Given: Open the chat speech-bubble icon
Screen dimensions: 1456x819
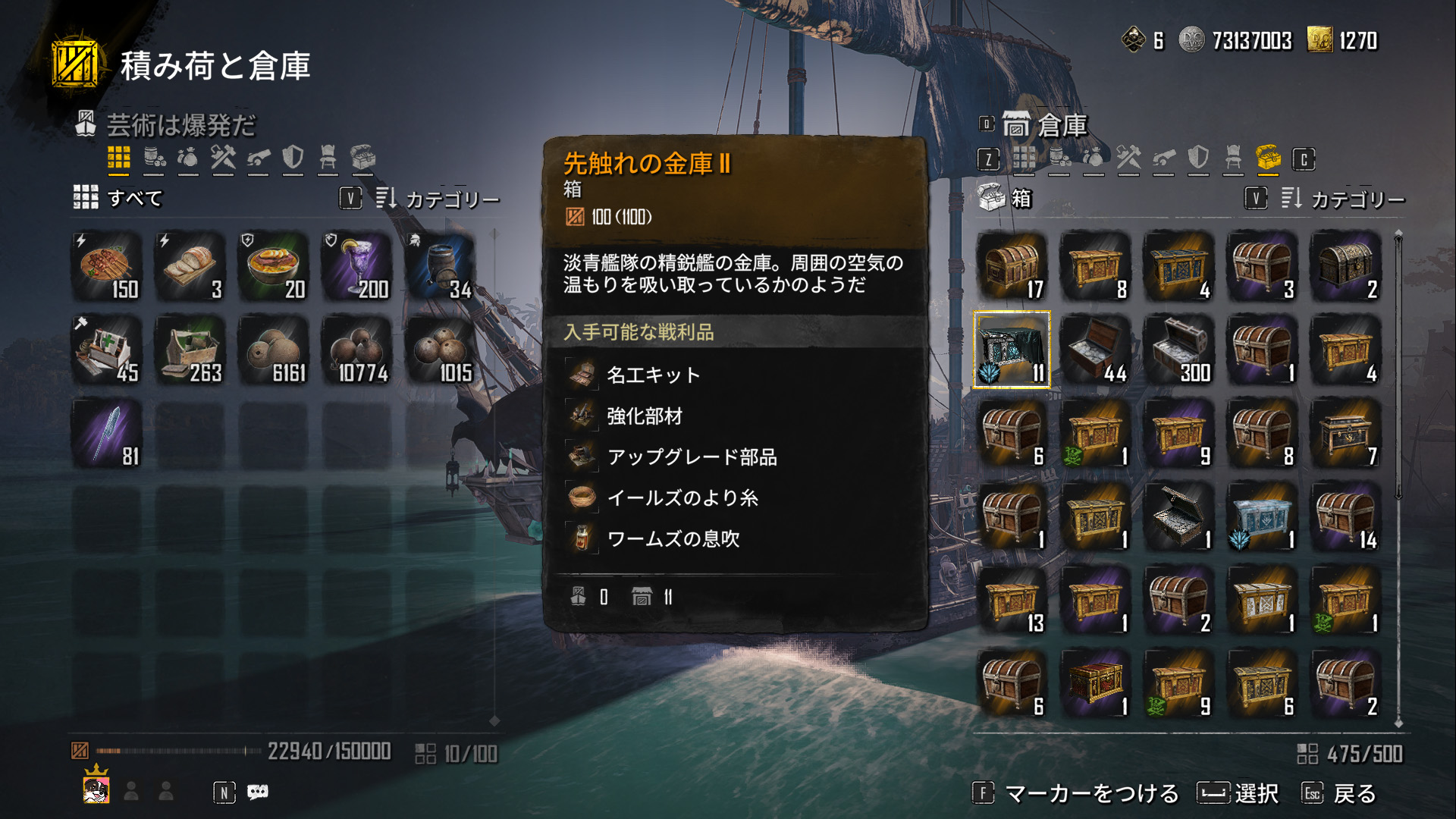Looking at the screenshot, I should pos(258,792).
